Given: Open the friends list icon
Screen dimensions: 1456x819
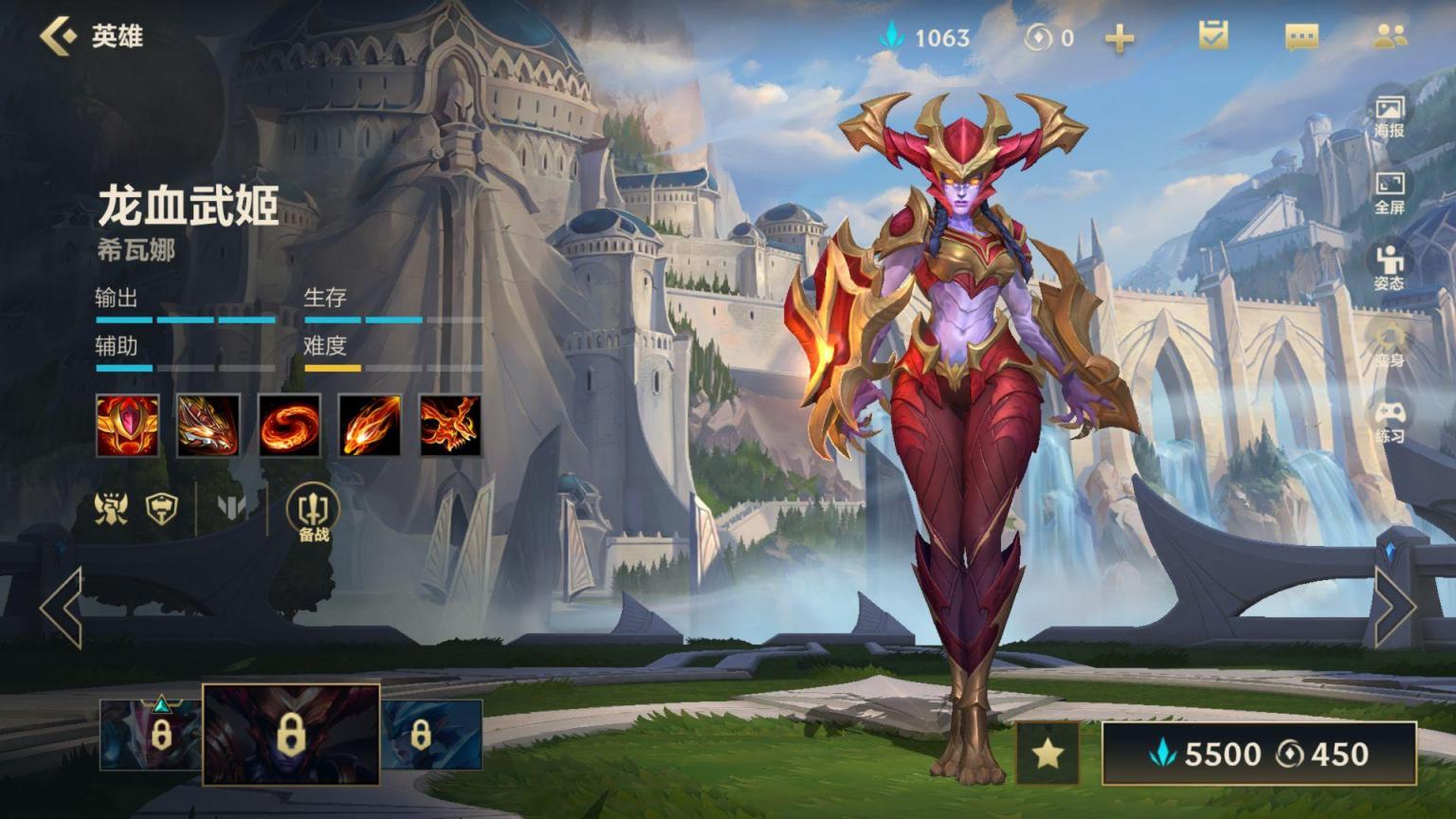Looking at the screenshot, I should 1390,36.
